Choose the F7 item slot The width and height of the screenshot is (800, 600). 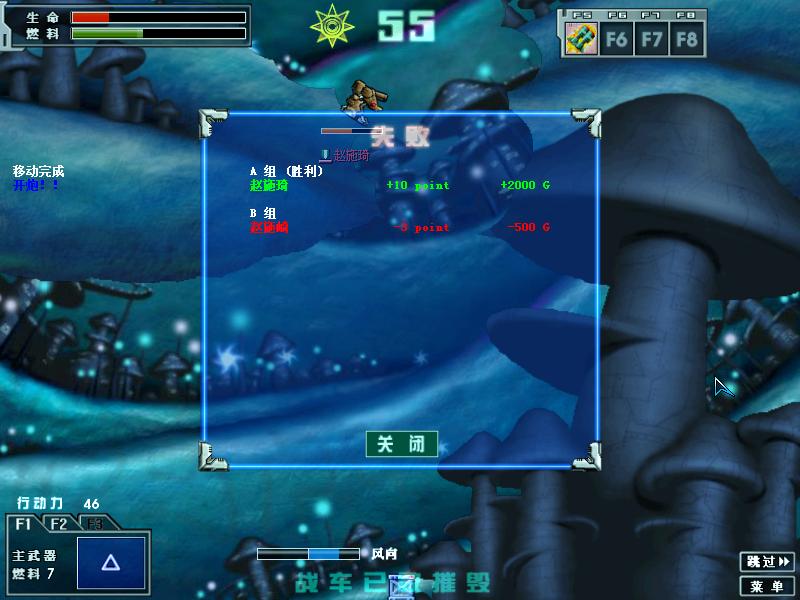[x=651, y=39]
